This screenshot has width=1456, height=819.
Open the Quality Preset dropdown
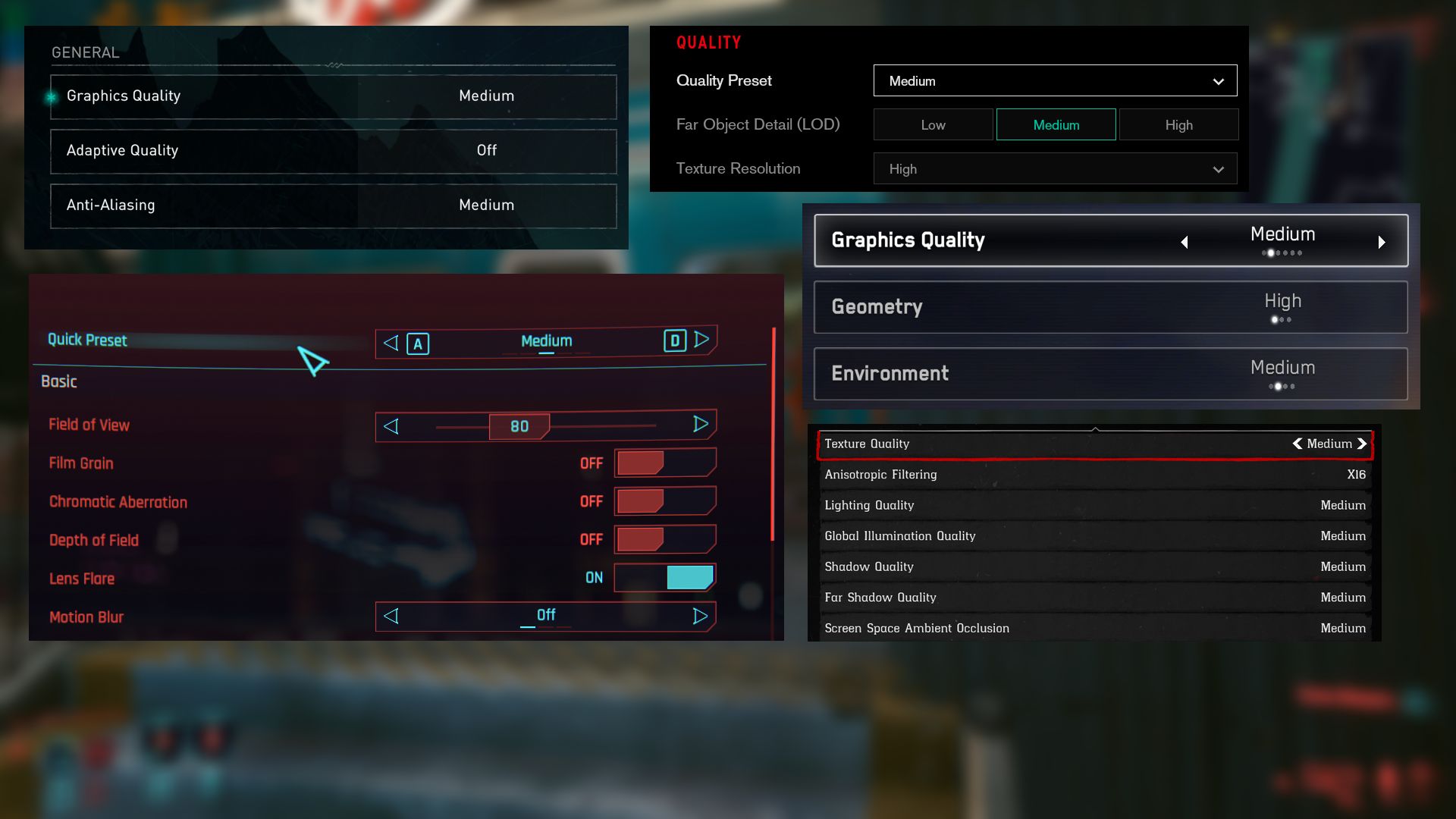point(1054,80)
